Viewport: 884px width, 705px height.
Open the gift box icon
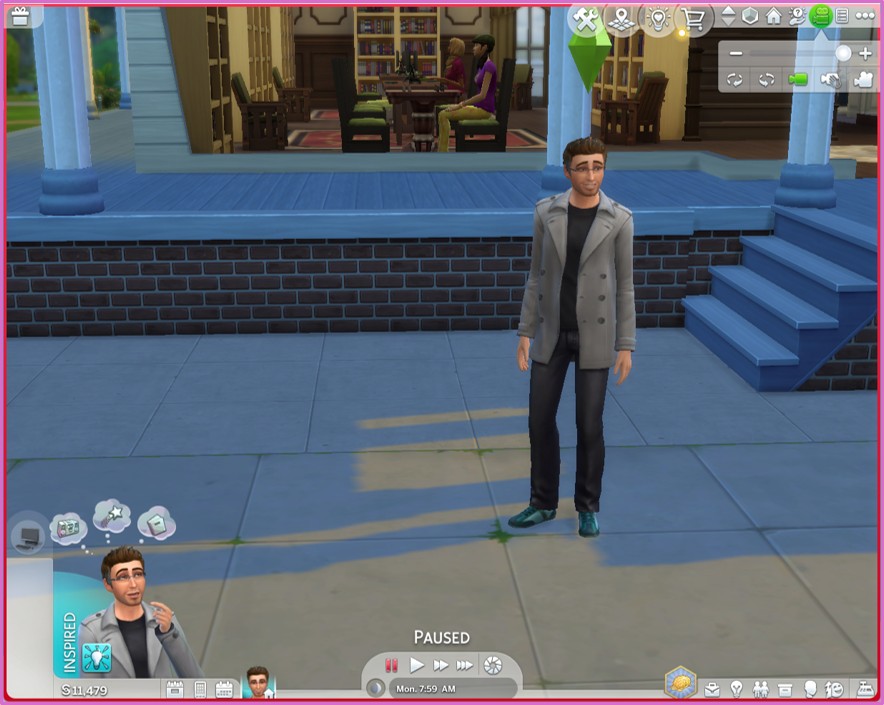19,15
